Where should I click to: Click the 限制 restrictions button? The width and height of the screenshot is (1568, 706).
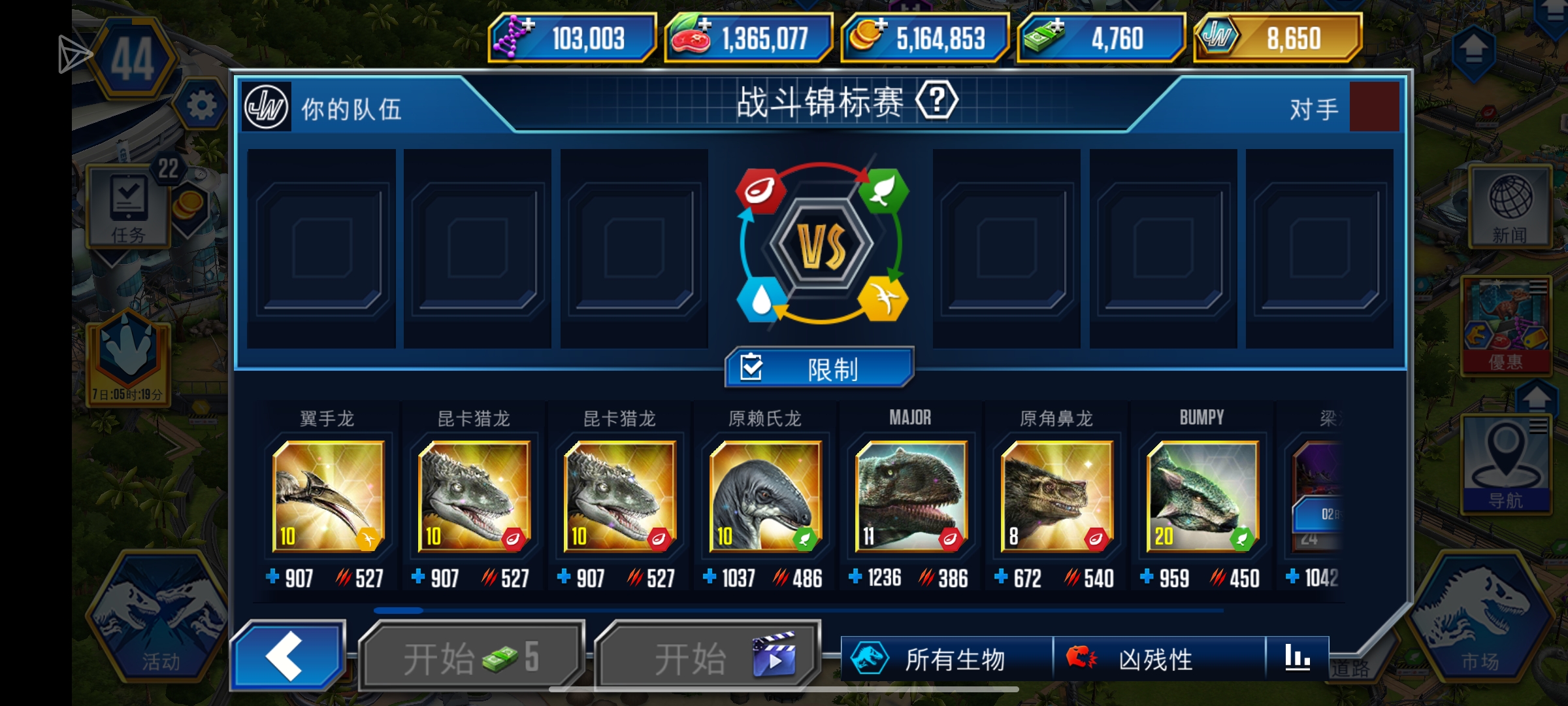point(819,368)
